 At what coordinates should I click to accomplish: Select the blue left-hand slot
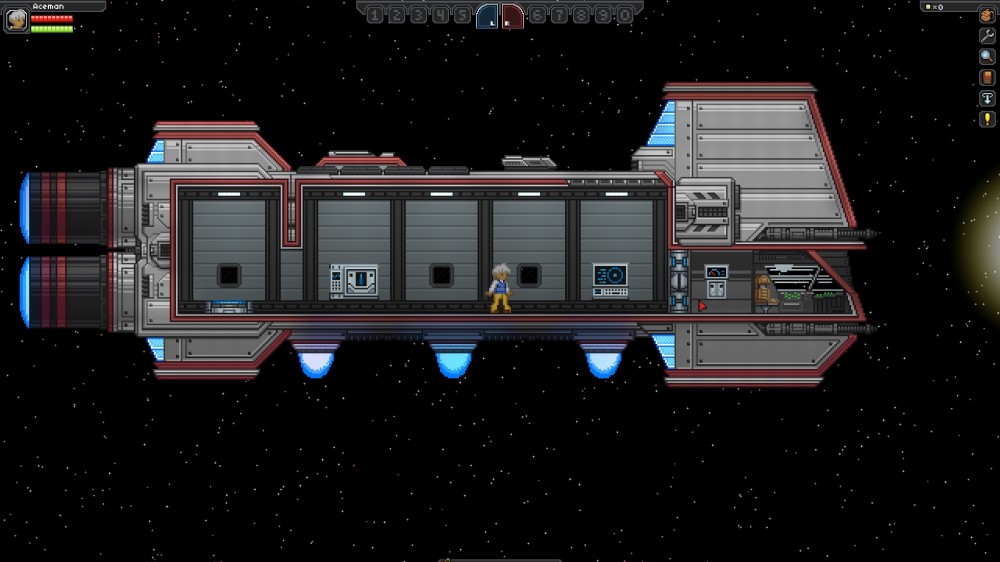[487, 15]
